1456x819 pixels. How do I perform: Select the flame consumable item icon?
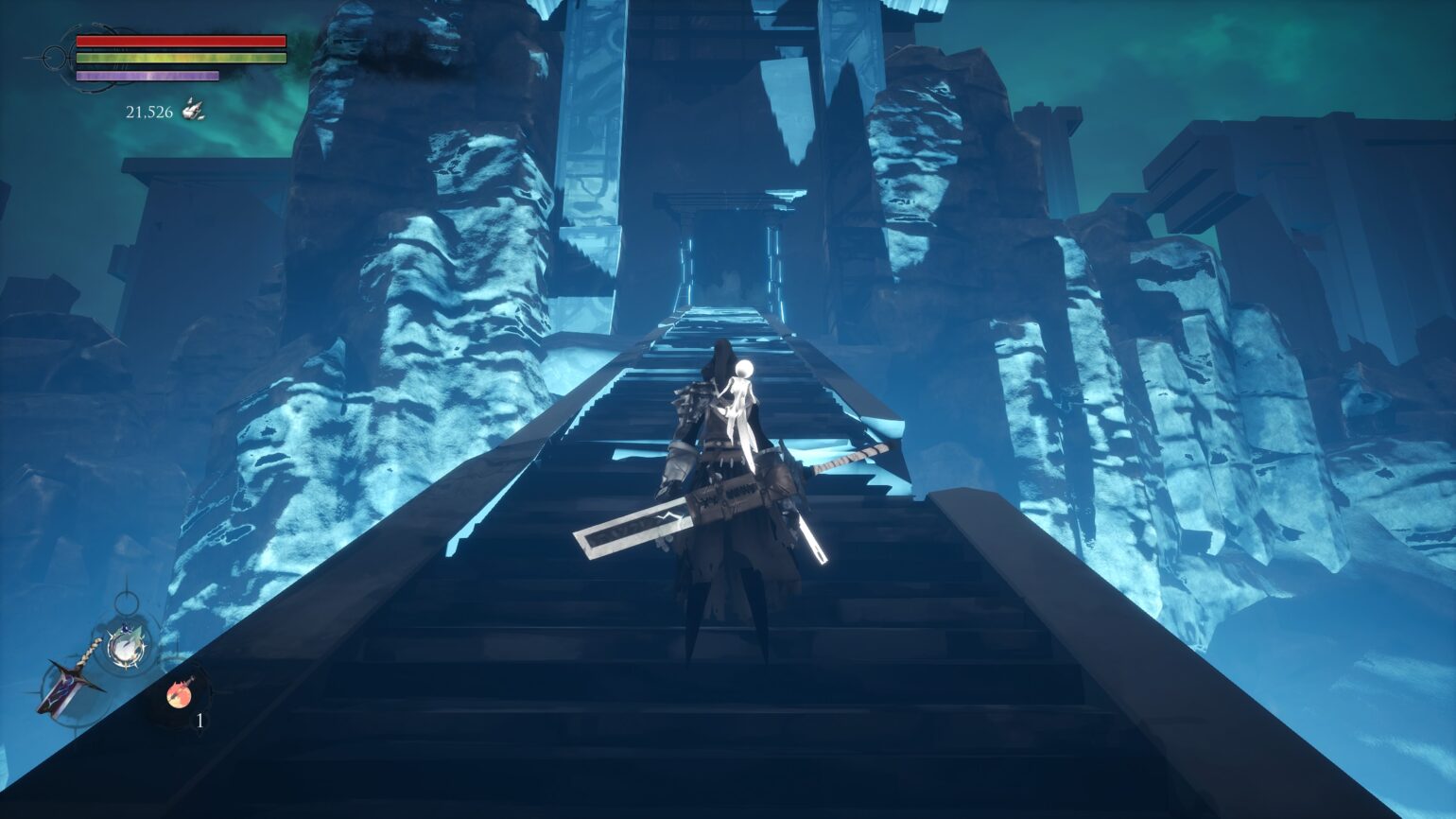coord(179,693)
